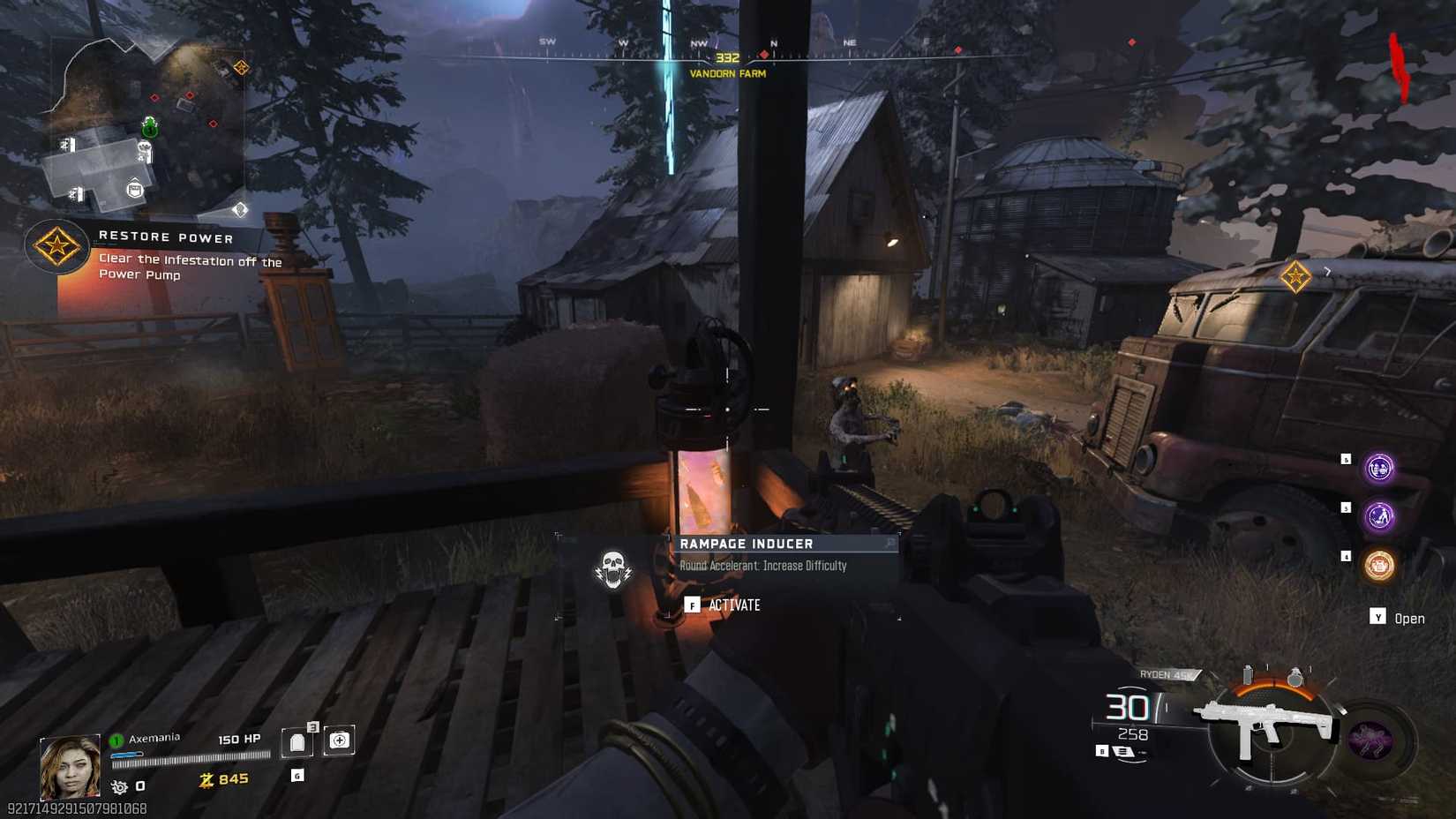Viewport: 1456px width, 819px height.
Task: Select the purple stamina-up perk icon
Action: point(1378,515)
